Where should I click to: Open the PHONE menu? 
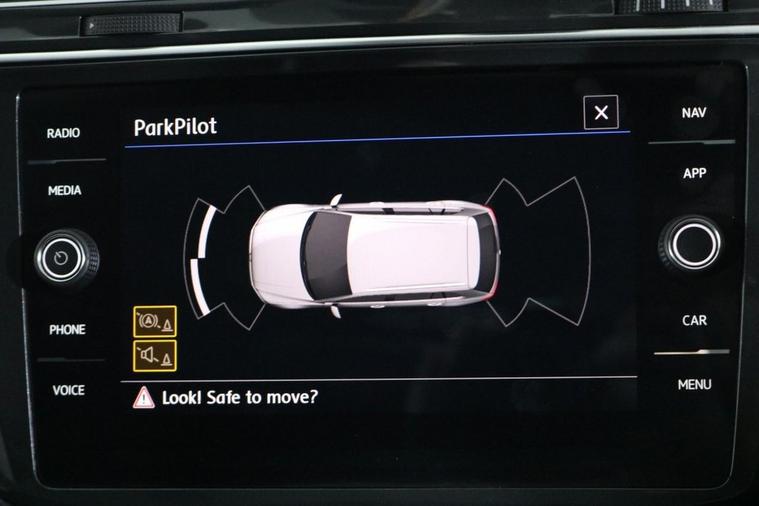pyautogui.click(x=67, y=329)
